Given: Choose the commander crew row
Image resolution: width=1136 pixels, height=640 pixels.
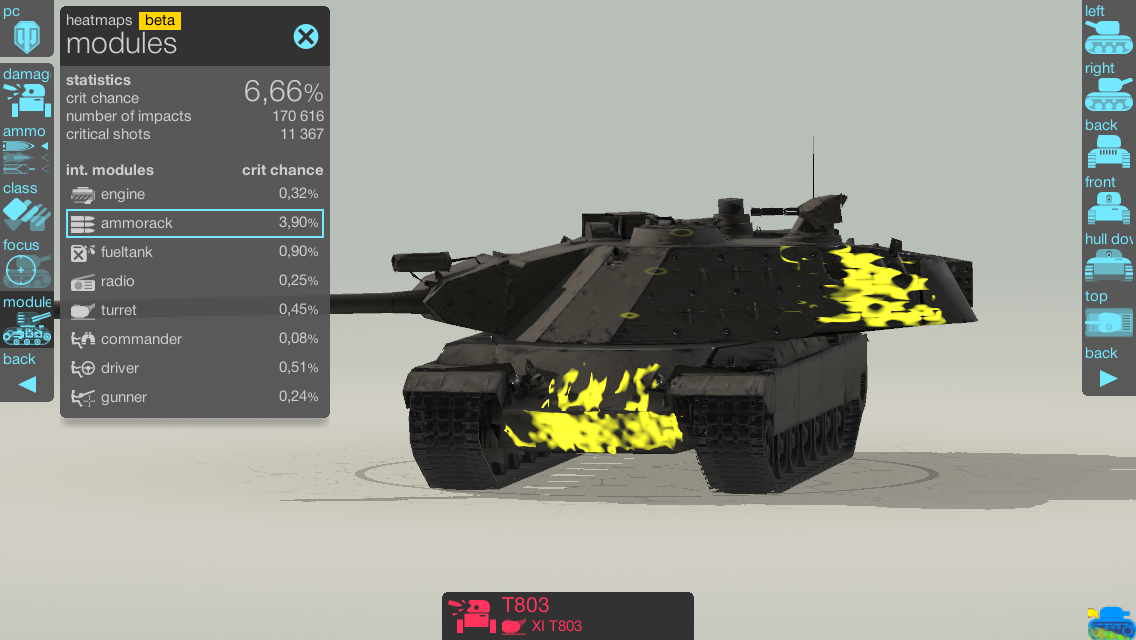Looking at the screenshot, I should pos(195,339).
